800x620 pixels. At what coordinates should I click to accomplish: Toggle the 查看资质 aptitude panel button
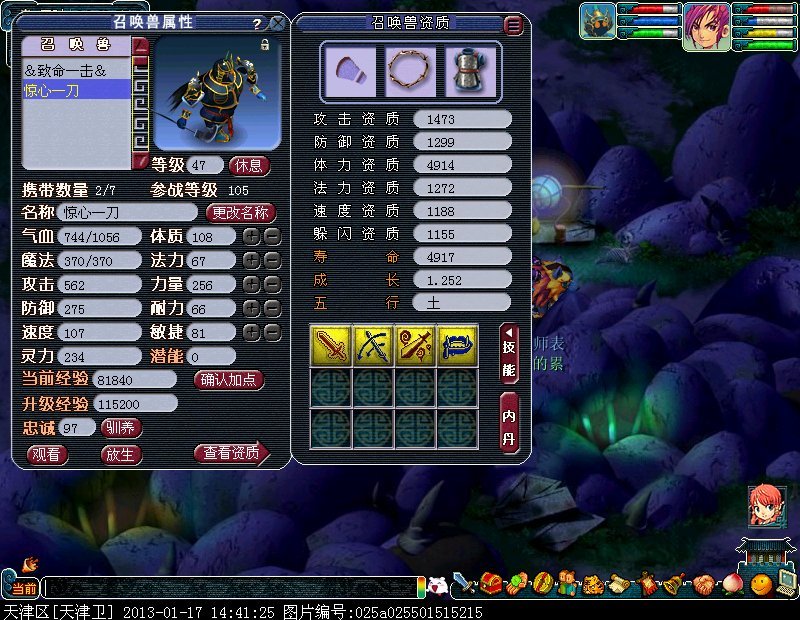point(231,454)
